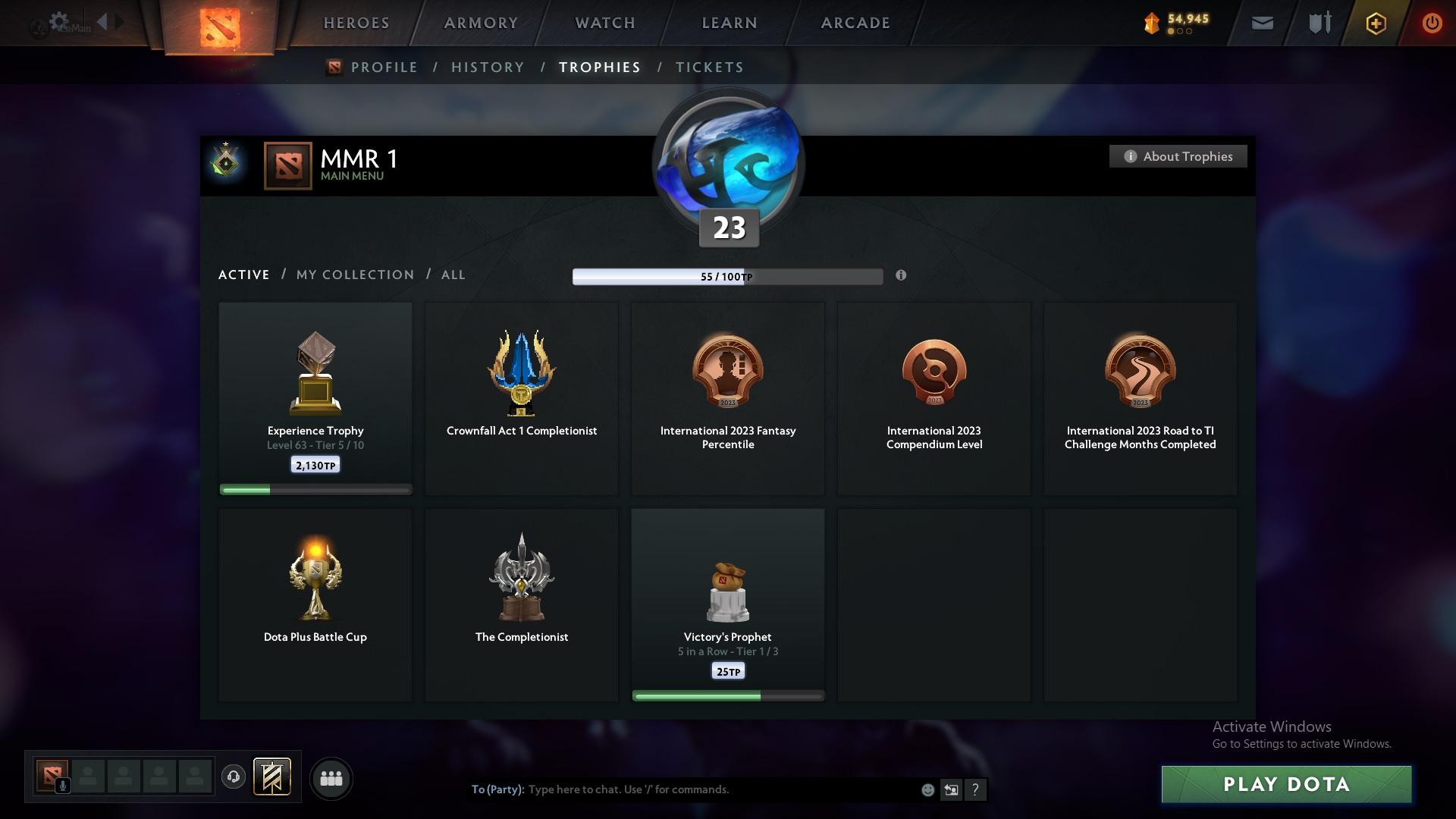Click the 55/100TP progress bar
Viewport: 1456px width, 819px height.
727,276
